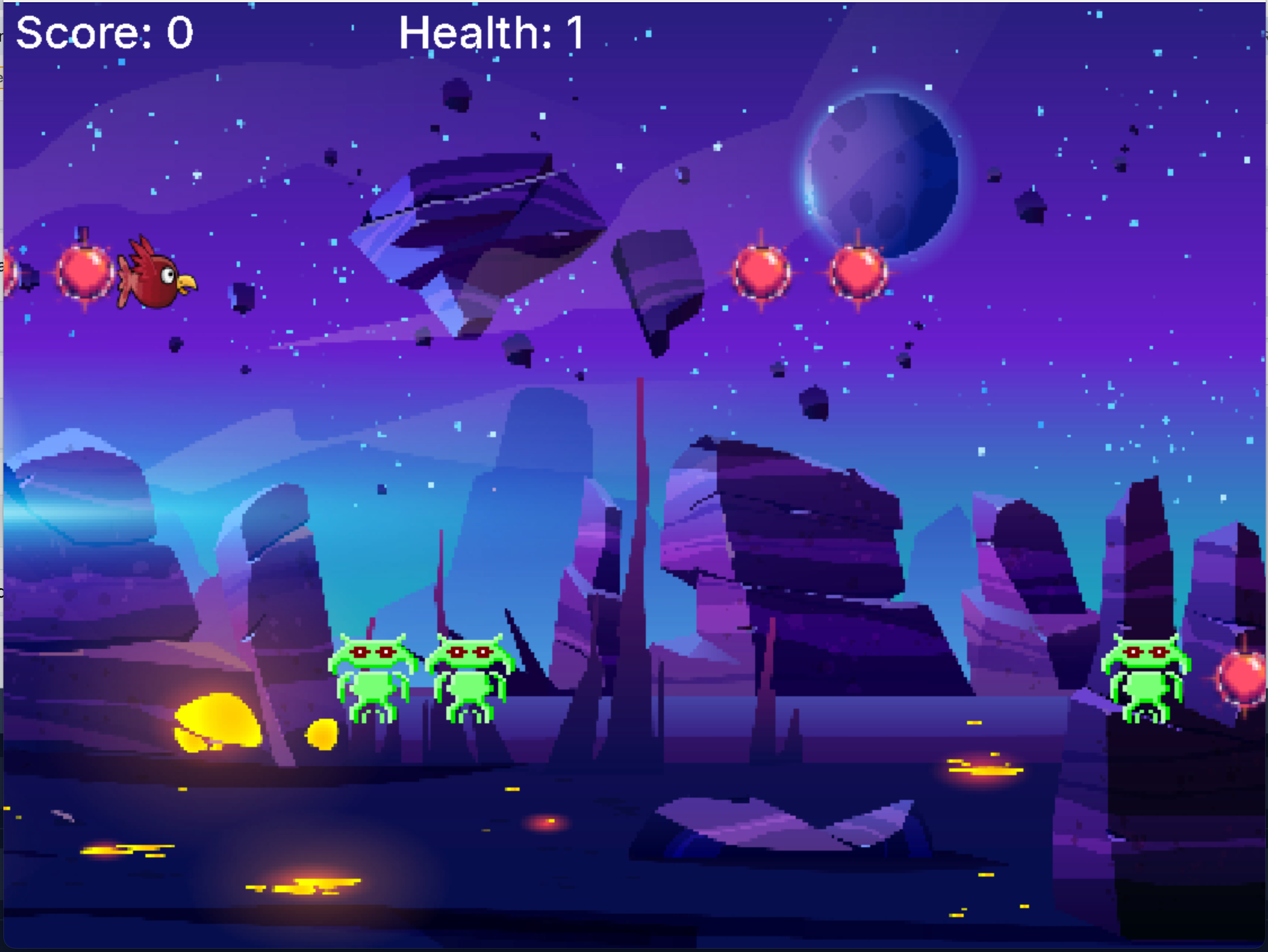Click the red bomb near the bird
The width and height of the screenshot is (1268, 952).
click(x=84, y=275)
